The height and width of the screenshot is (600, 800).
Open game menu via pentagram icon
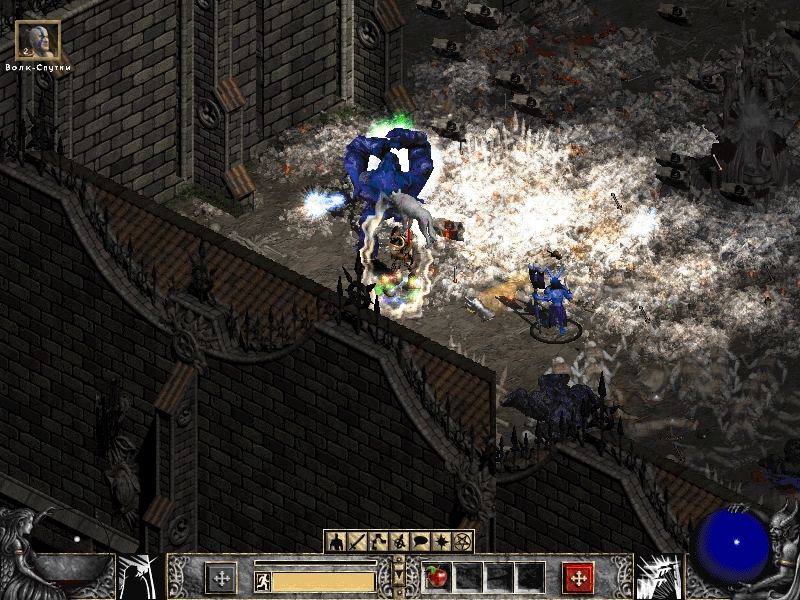(463, 541)
